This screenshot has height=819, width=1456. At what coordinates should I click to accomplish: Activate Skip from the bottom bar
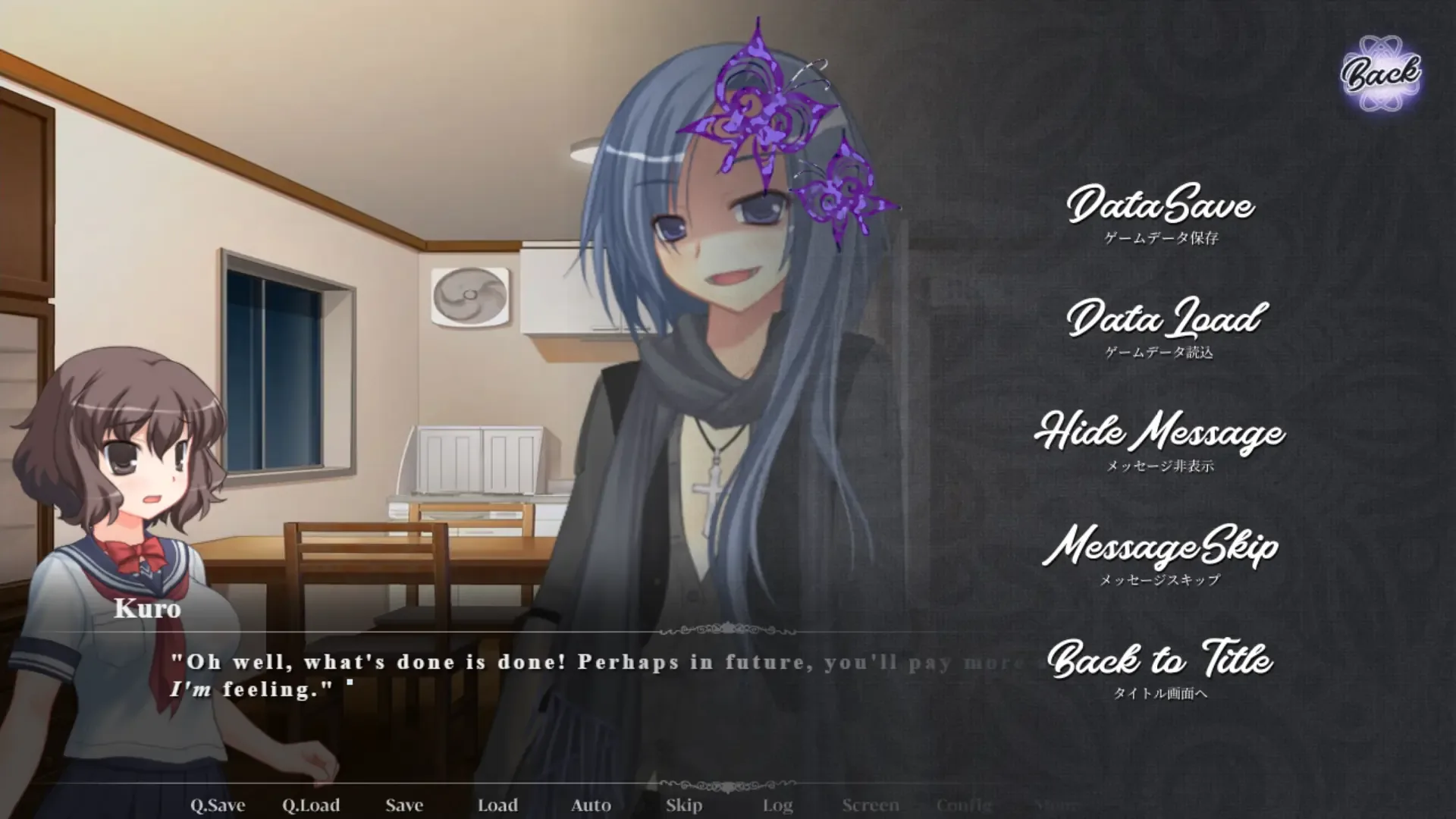[683, 805]
